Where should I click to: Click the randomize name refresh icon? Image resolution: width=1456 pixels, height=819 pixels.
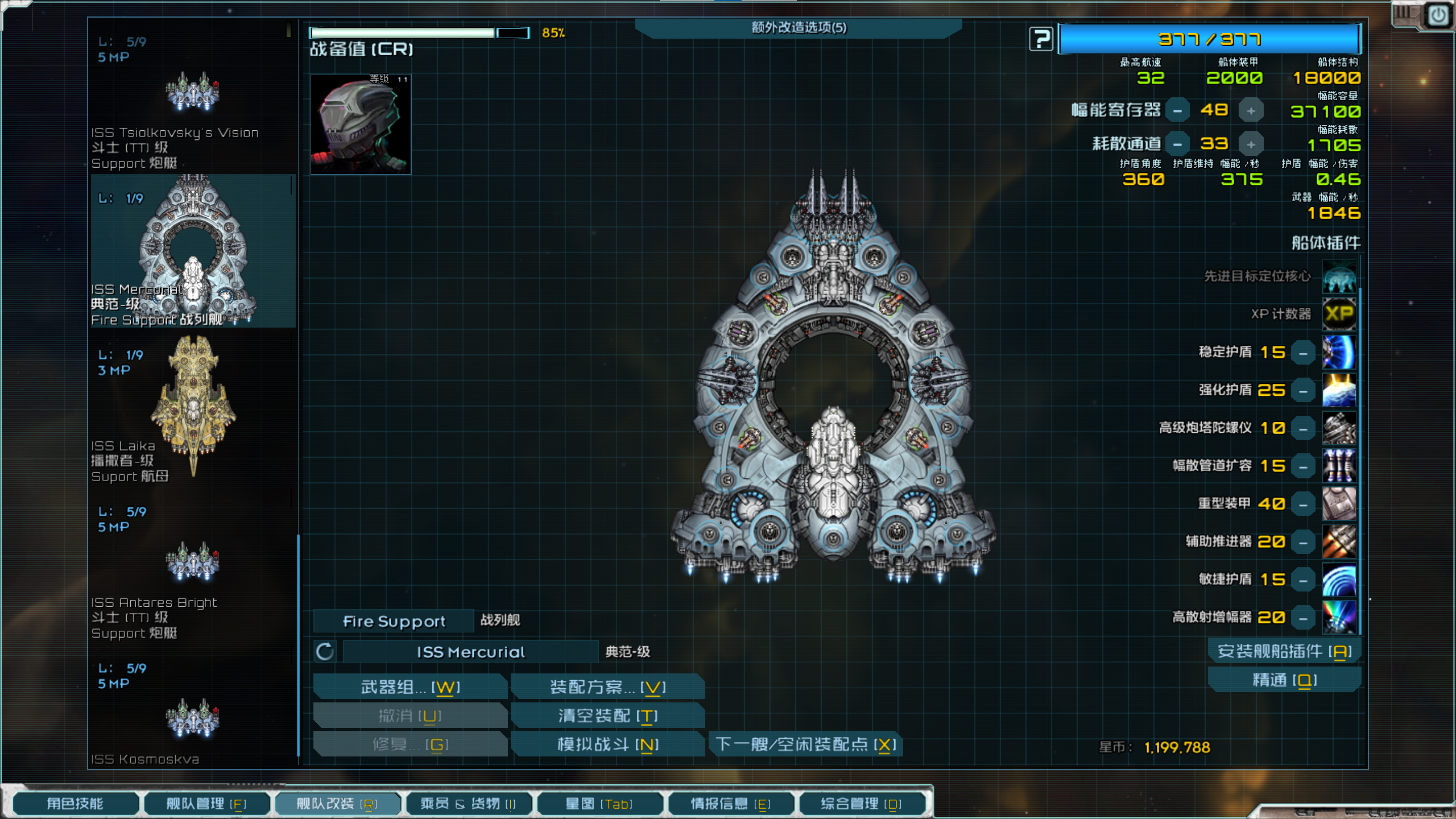324,652
